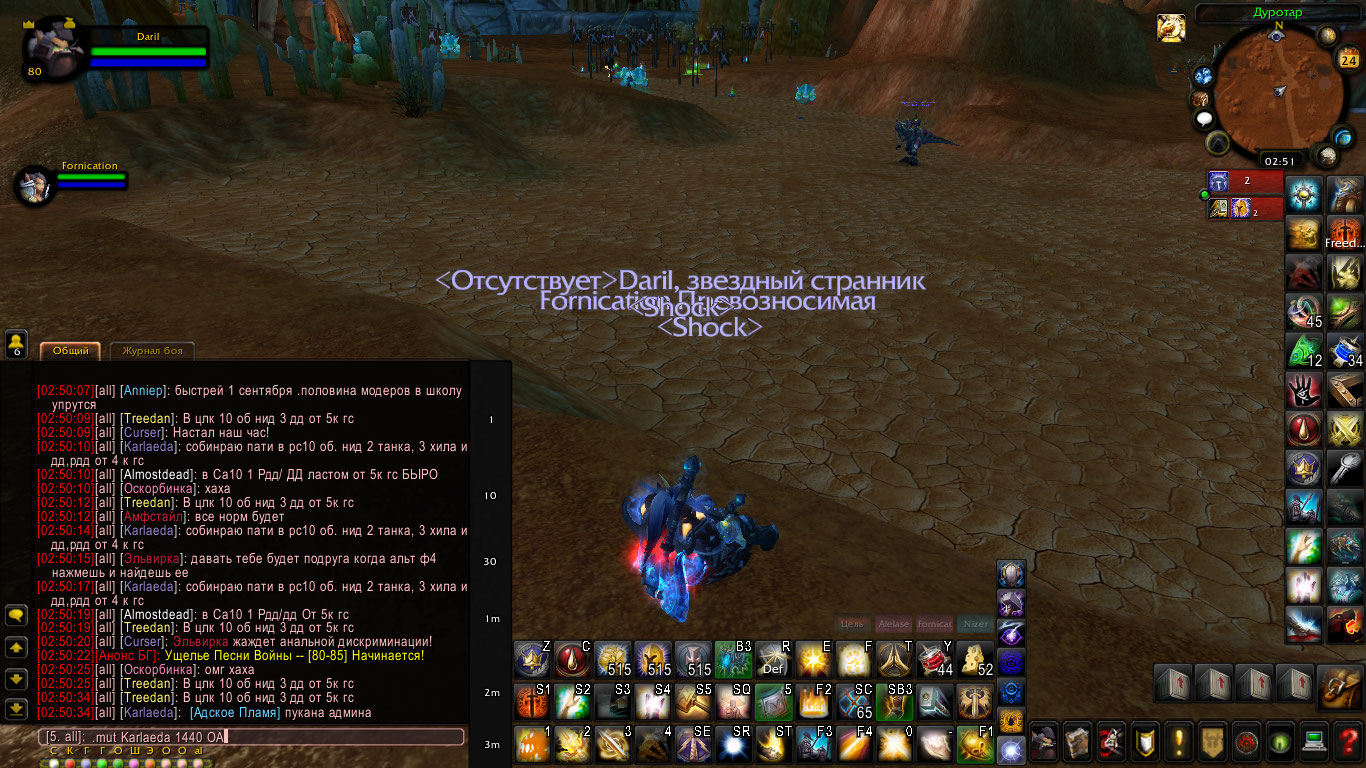
Task: Open the quest log exclamation mark button
Action: coord(1179,741)
